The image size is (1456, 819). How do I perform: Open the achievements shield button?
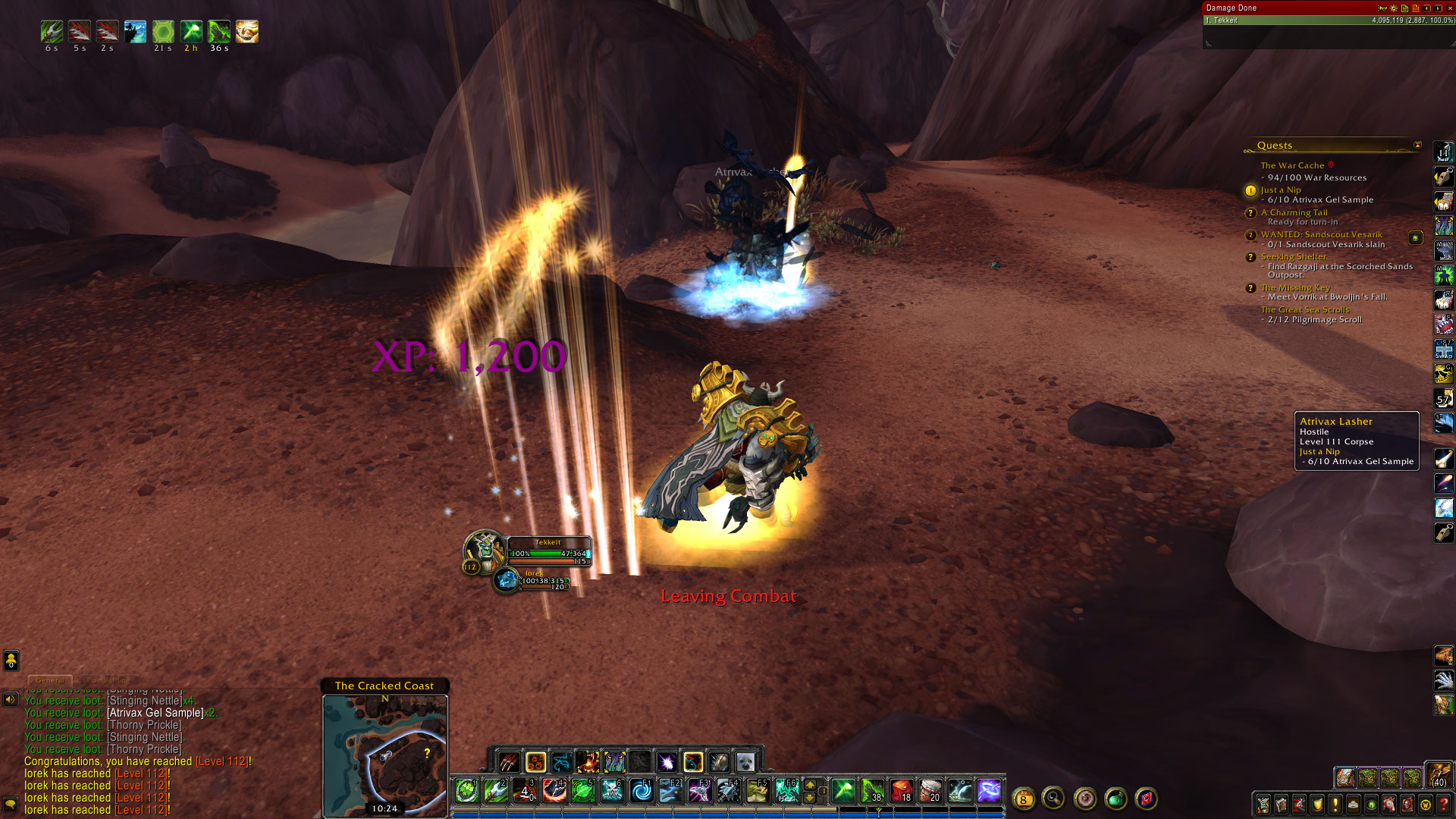[x=1317, y=805]
